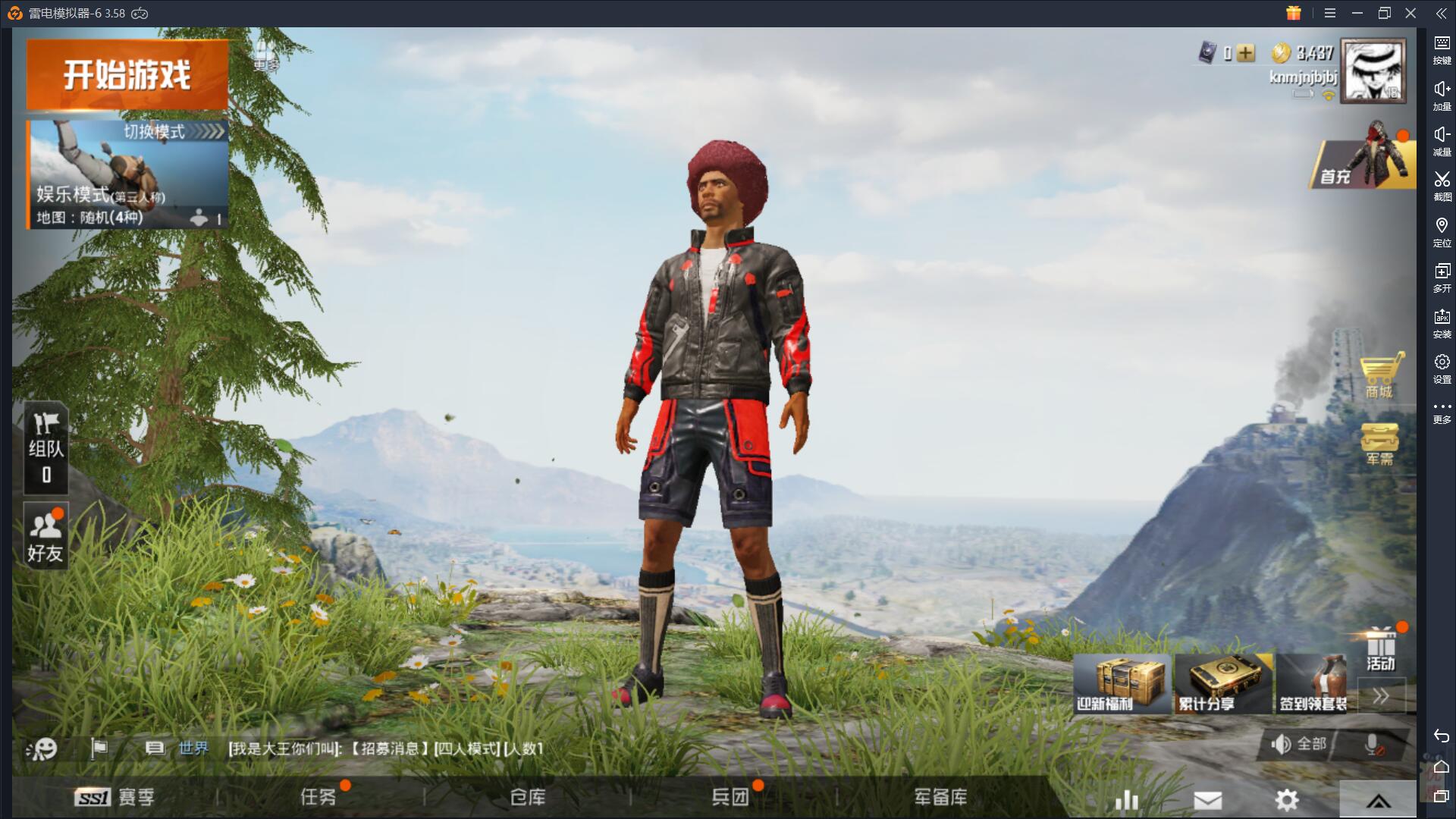Open the 组队 team panel
This screenshot has height=819, width=1456.
tap(46, 448)
